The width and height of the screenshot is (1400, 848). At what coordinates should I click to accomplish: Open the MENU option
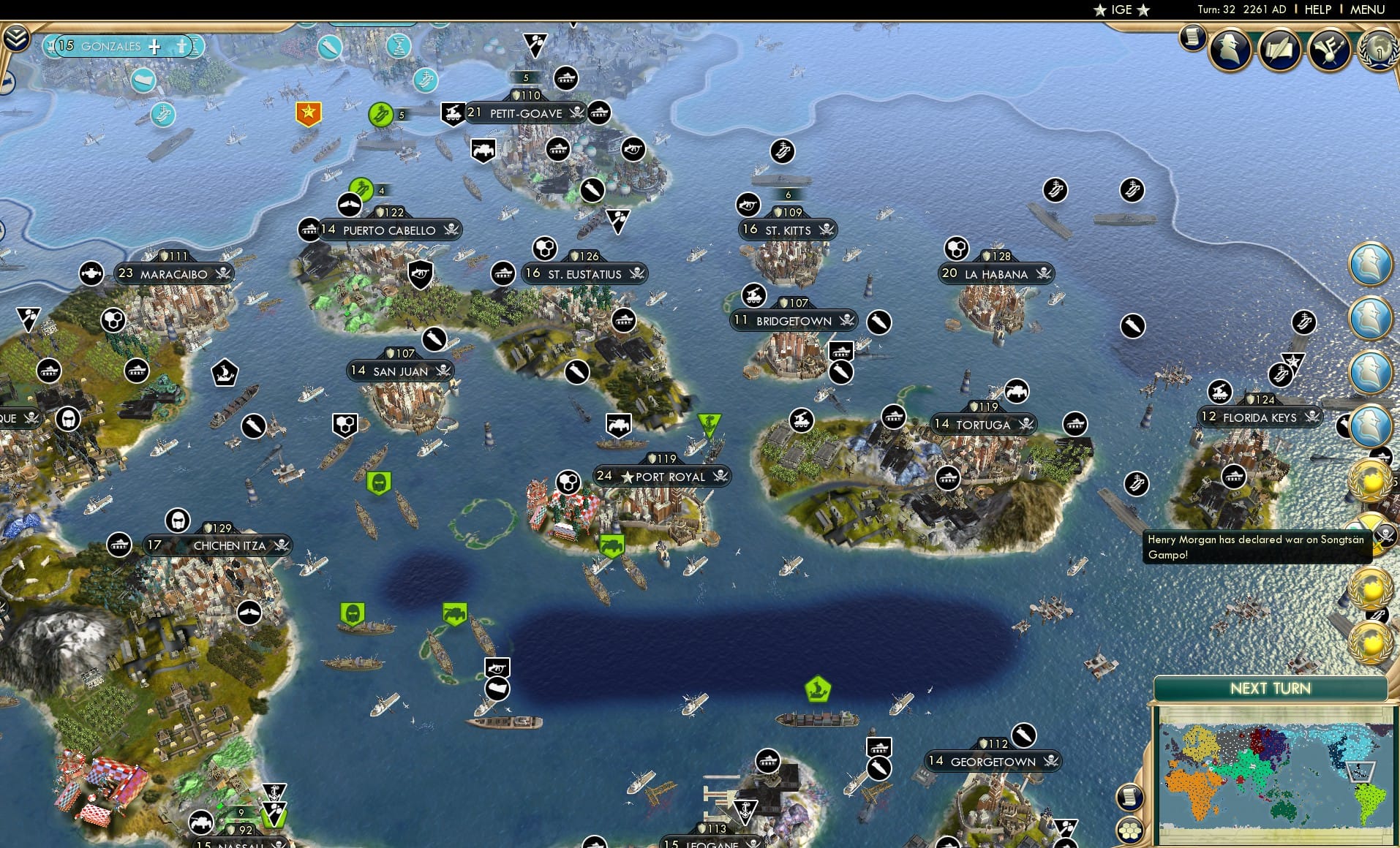pos(1369,10)
